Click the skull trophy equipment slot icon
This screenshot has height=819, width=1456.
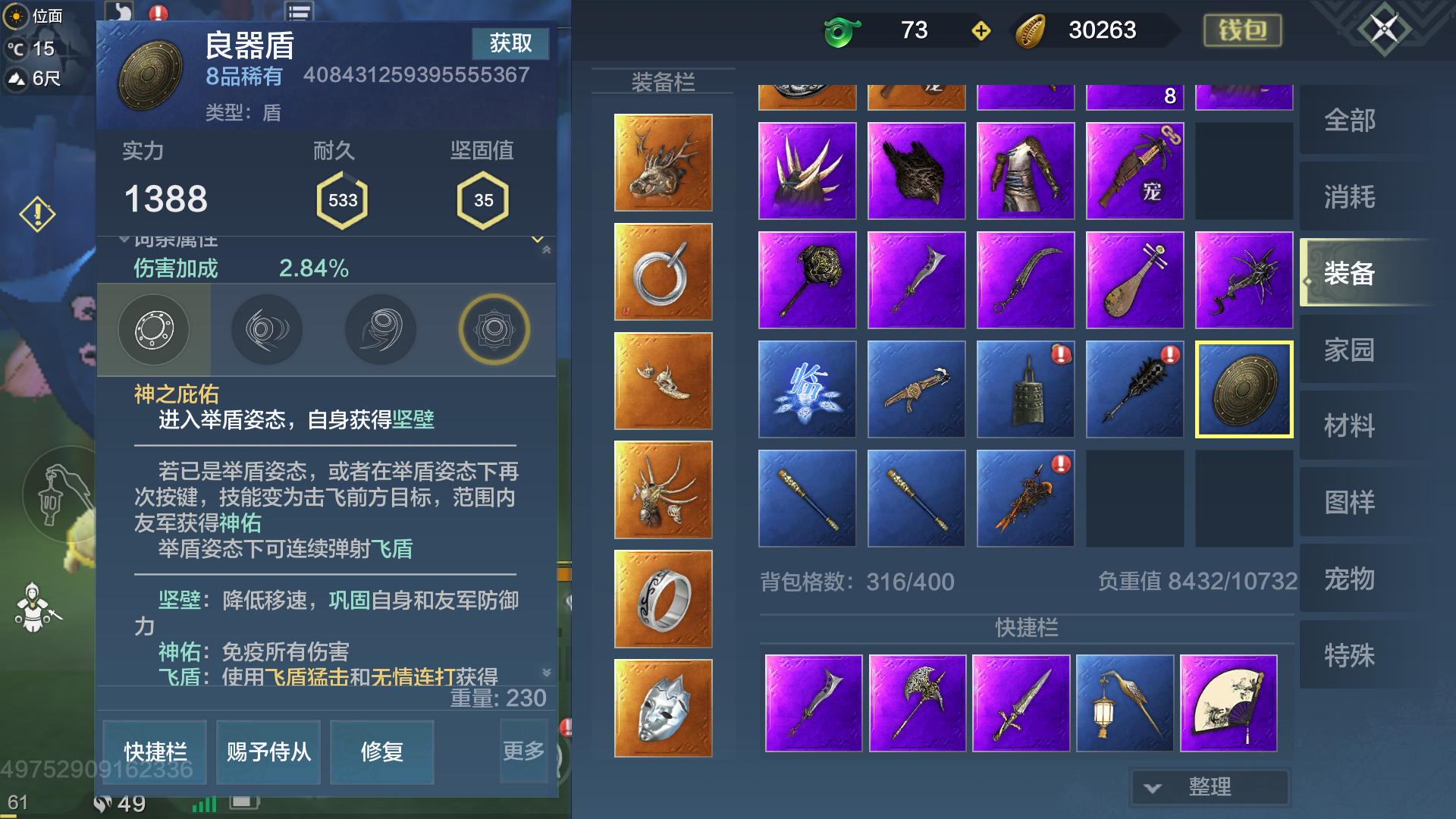663,381
